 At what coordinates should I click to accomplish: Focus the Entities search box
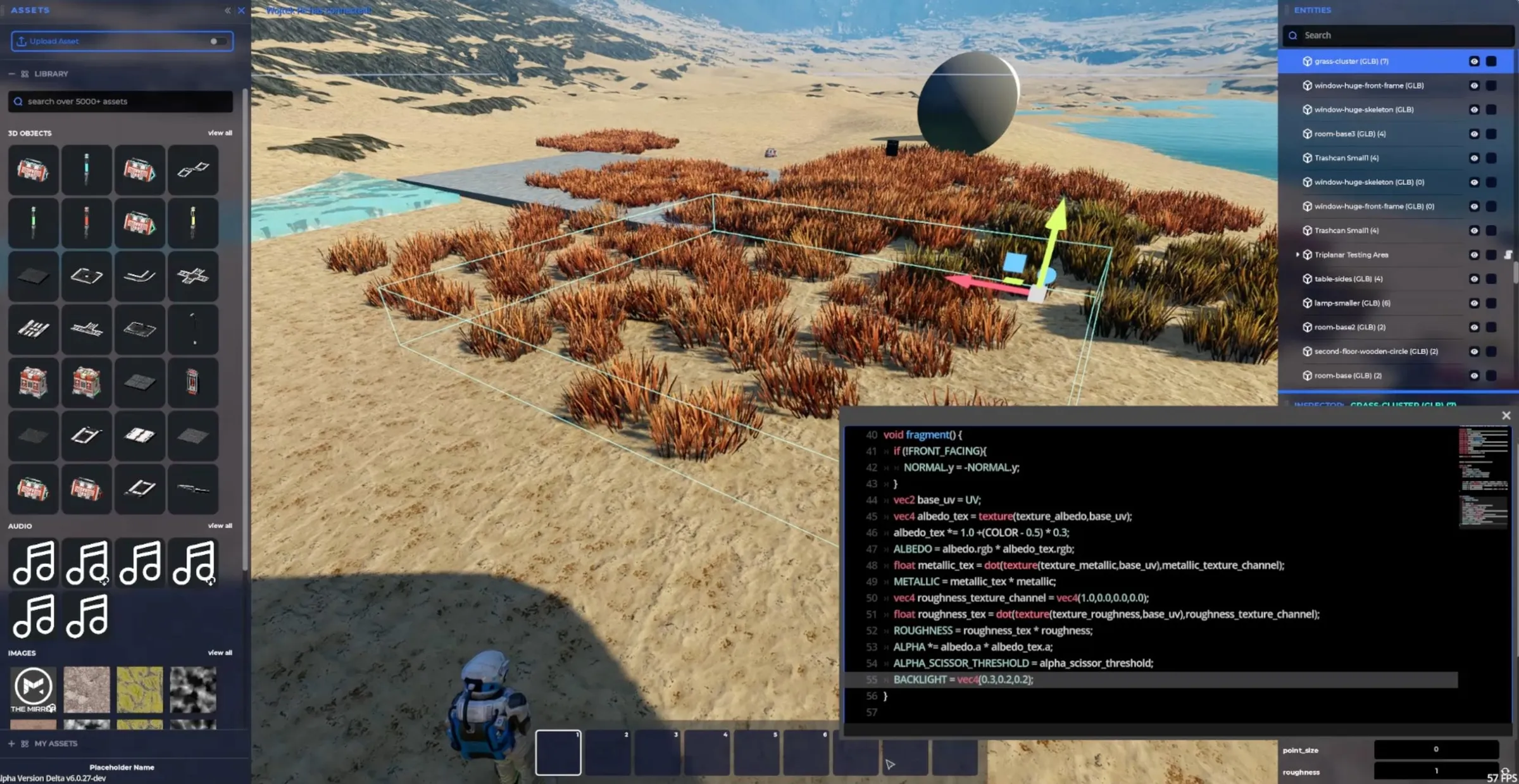click(x=1399, y=35)
